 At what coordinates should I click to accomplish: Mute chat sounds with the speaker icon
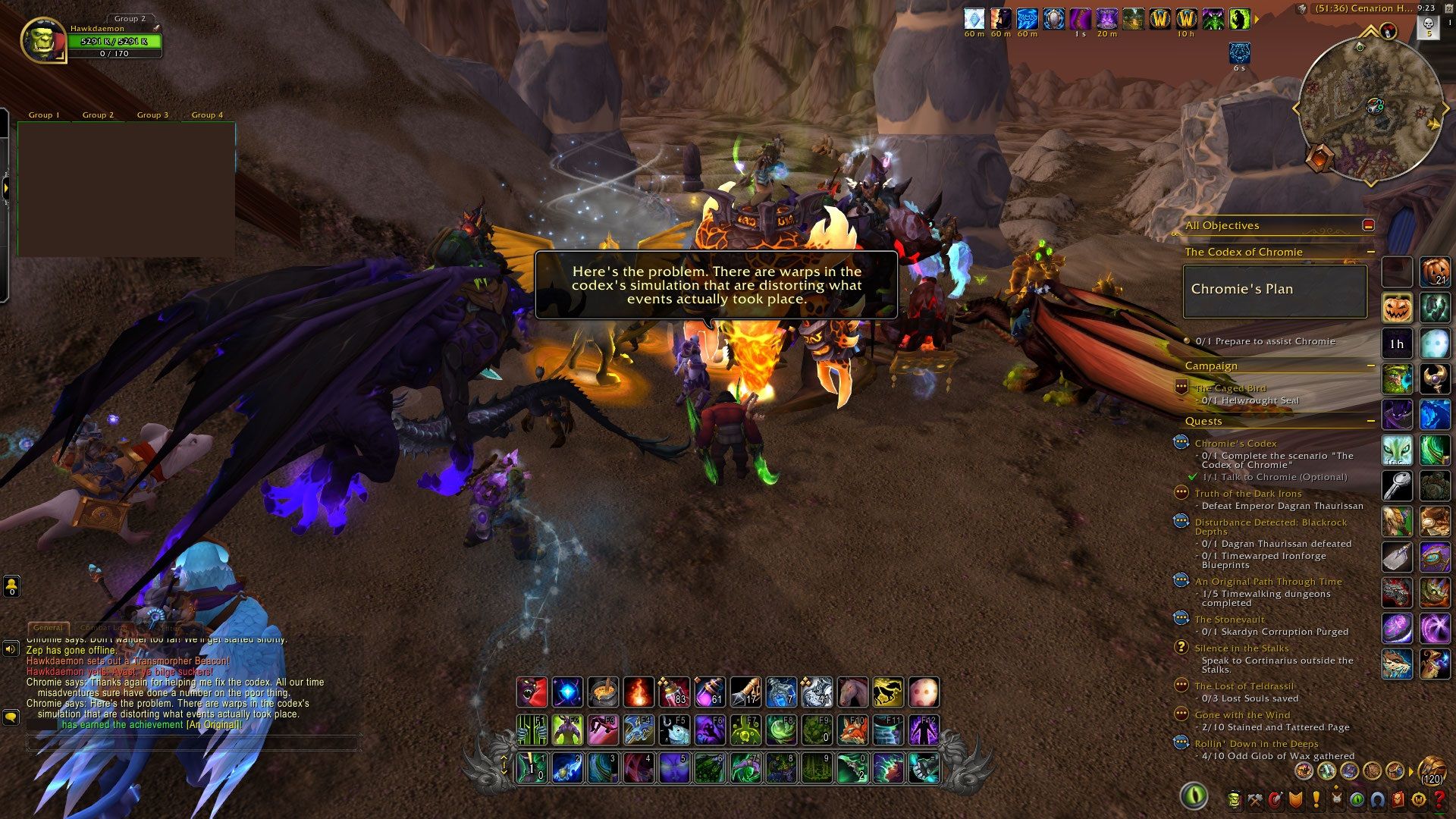pos(11,649)
